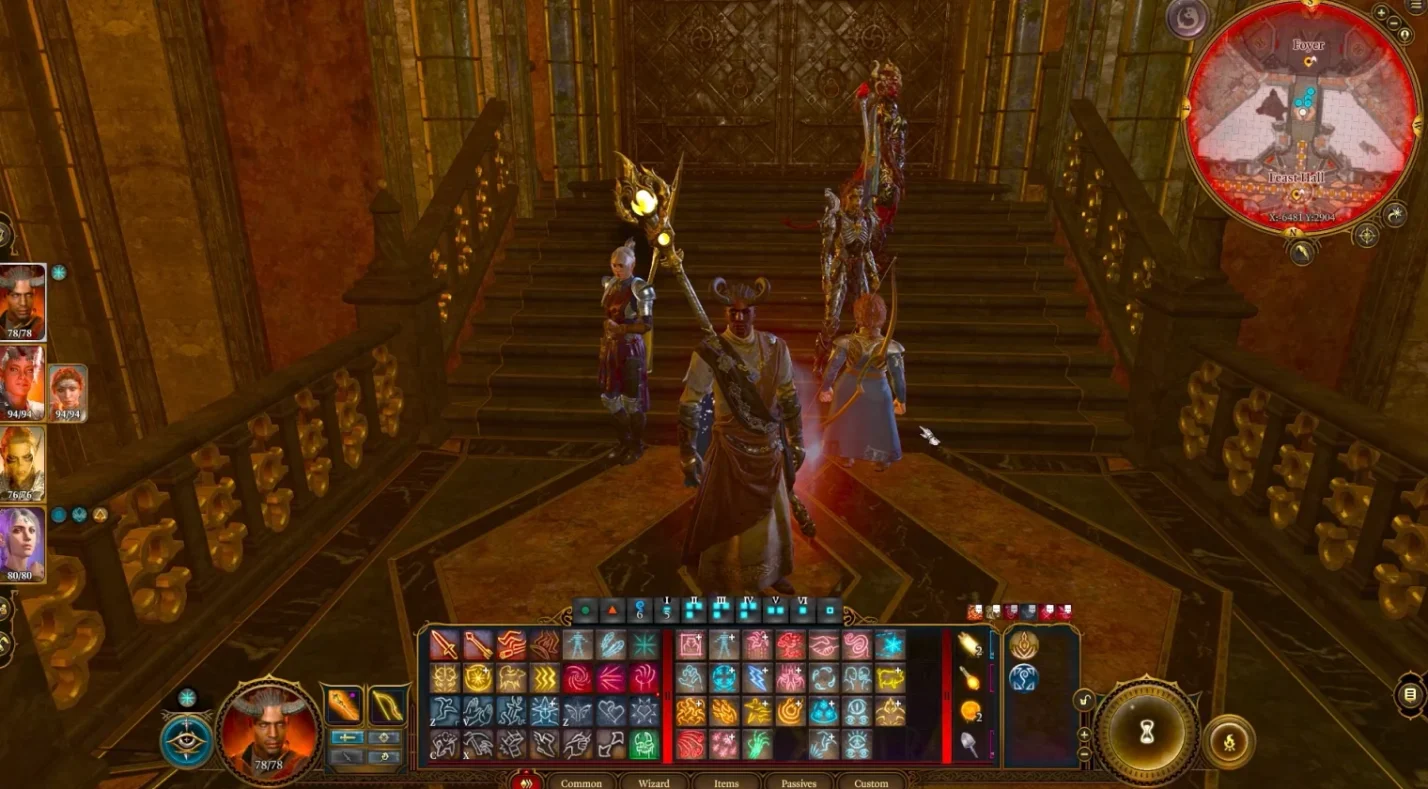Click the eye-shaped button beside the portrait

[186, 740]
